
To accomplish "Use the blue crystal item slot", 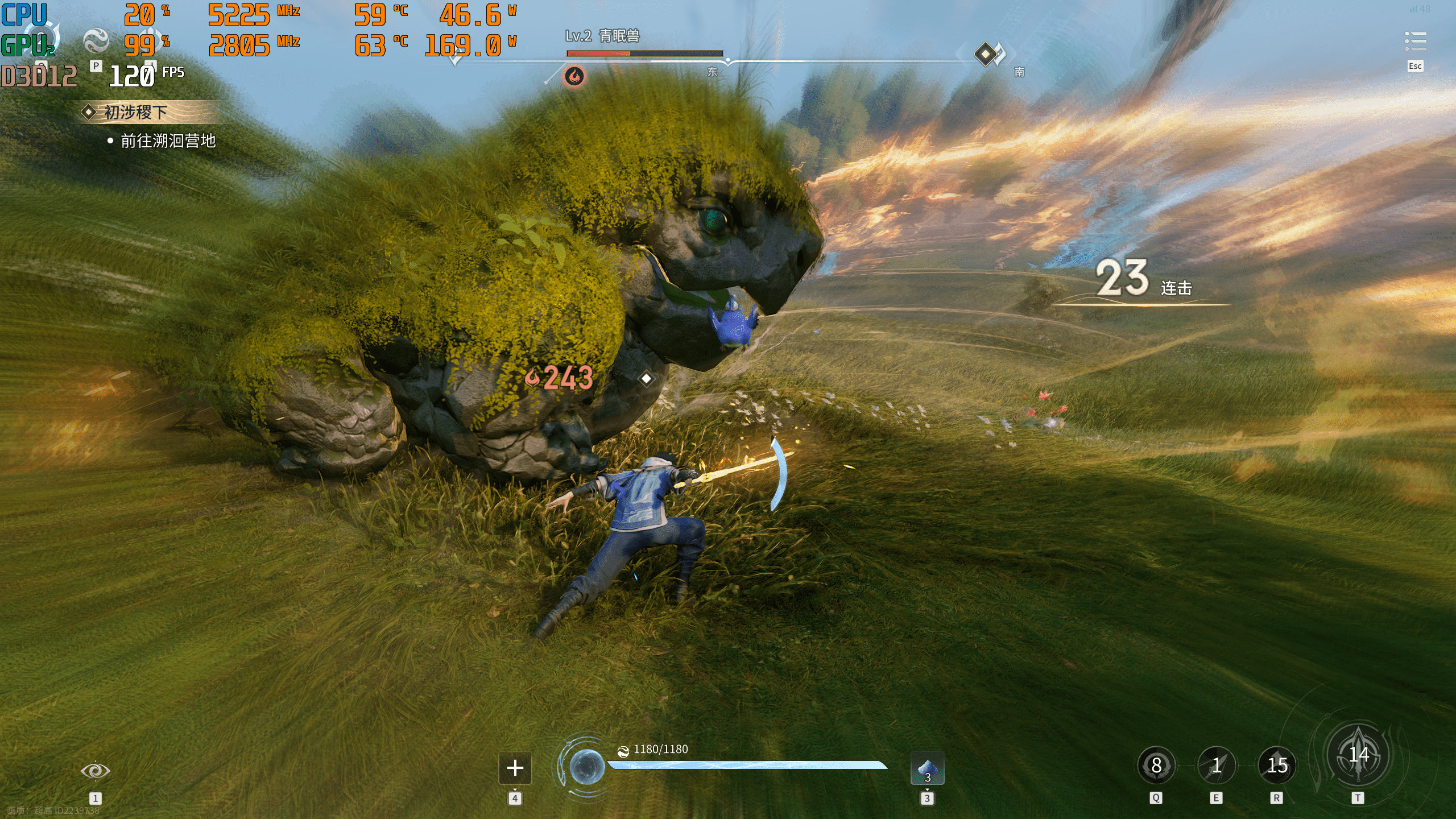I will point(927,768).
